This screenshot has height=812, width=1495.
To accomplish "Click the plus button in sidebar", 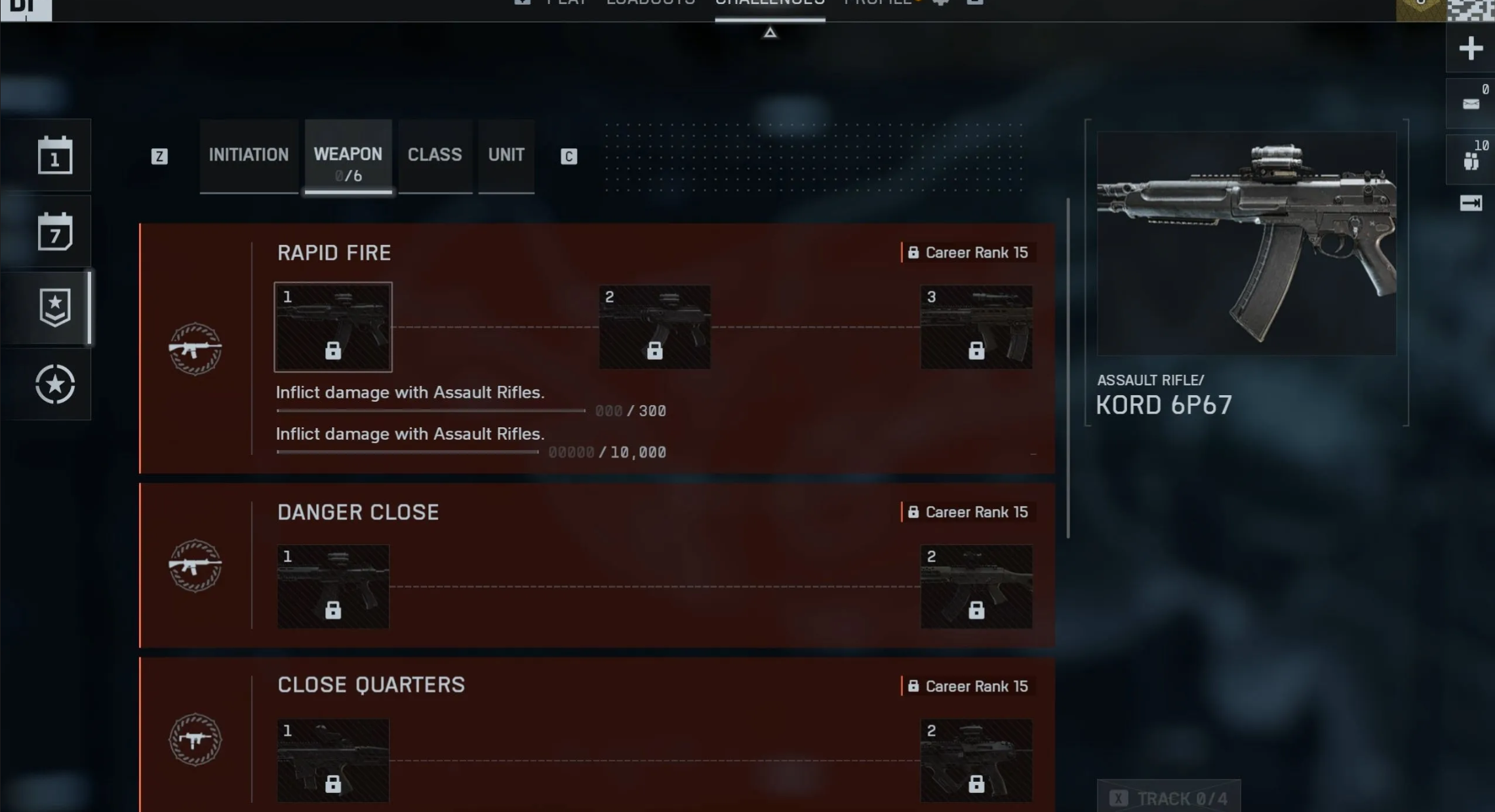I will click(1471, 48).
